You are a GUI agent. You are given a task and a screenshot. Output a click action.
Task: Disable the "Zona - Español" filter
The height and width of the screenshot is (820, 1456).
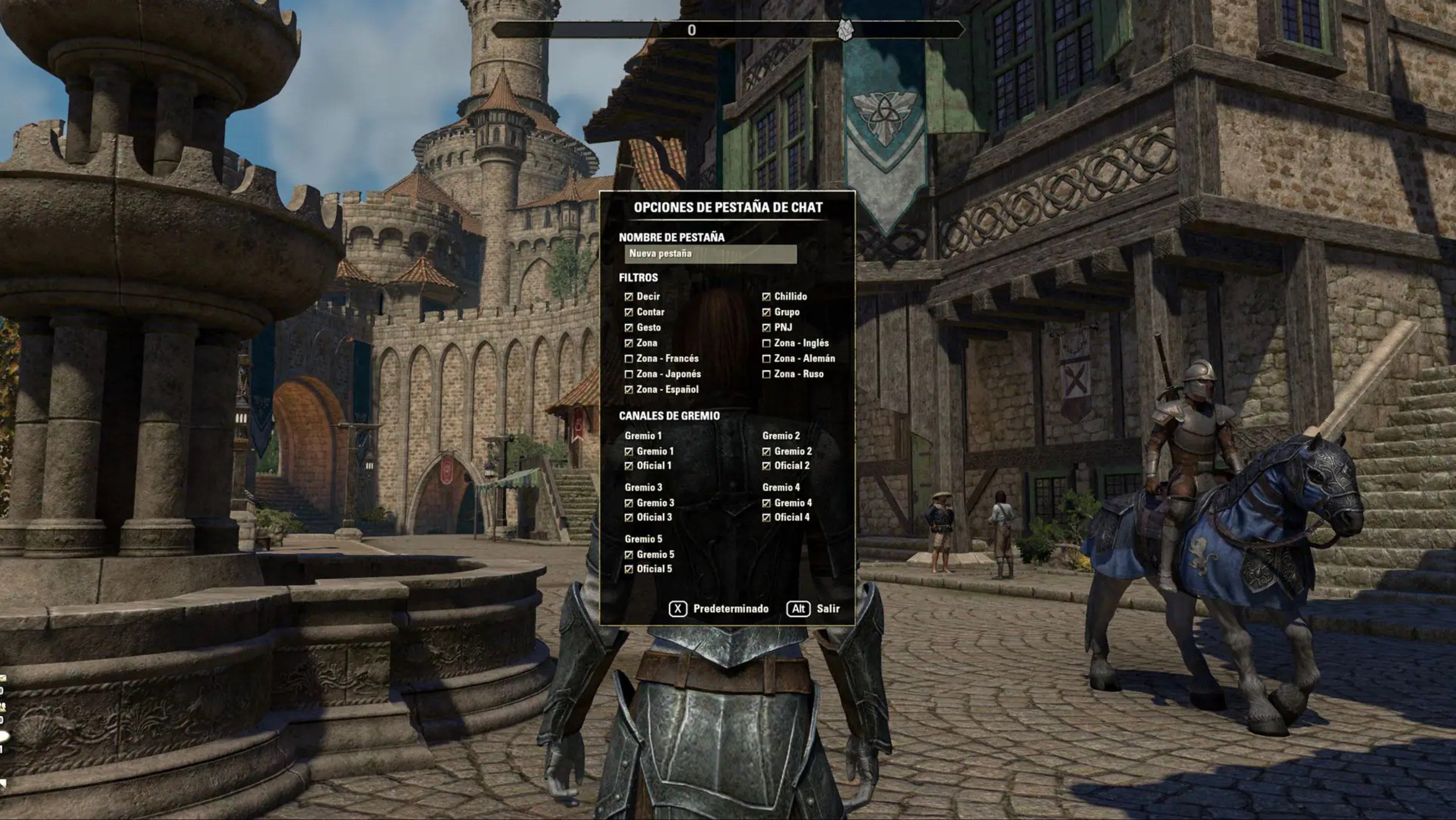coord(629,389)
